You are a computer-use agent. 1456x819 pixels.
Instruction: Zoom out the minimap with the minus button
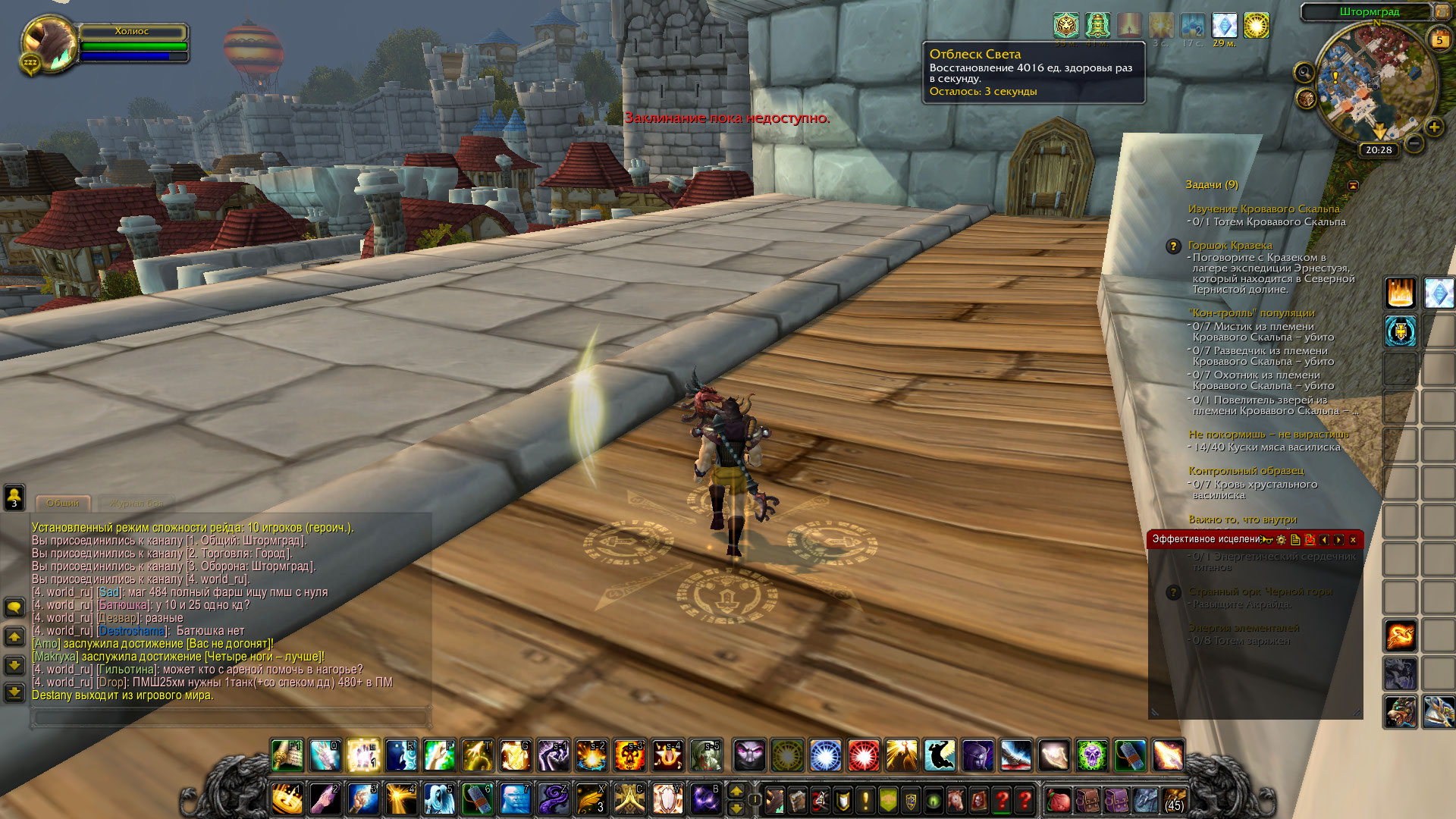(1414, 143)
